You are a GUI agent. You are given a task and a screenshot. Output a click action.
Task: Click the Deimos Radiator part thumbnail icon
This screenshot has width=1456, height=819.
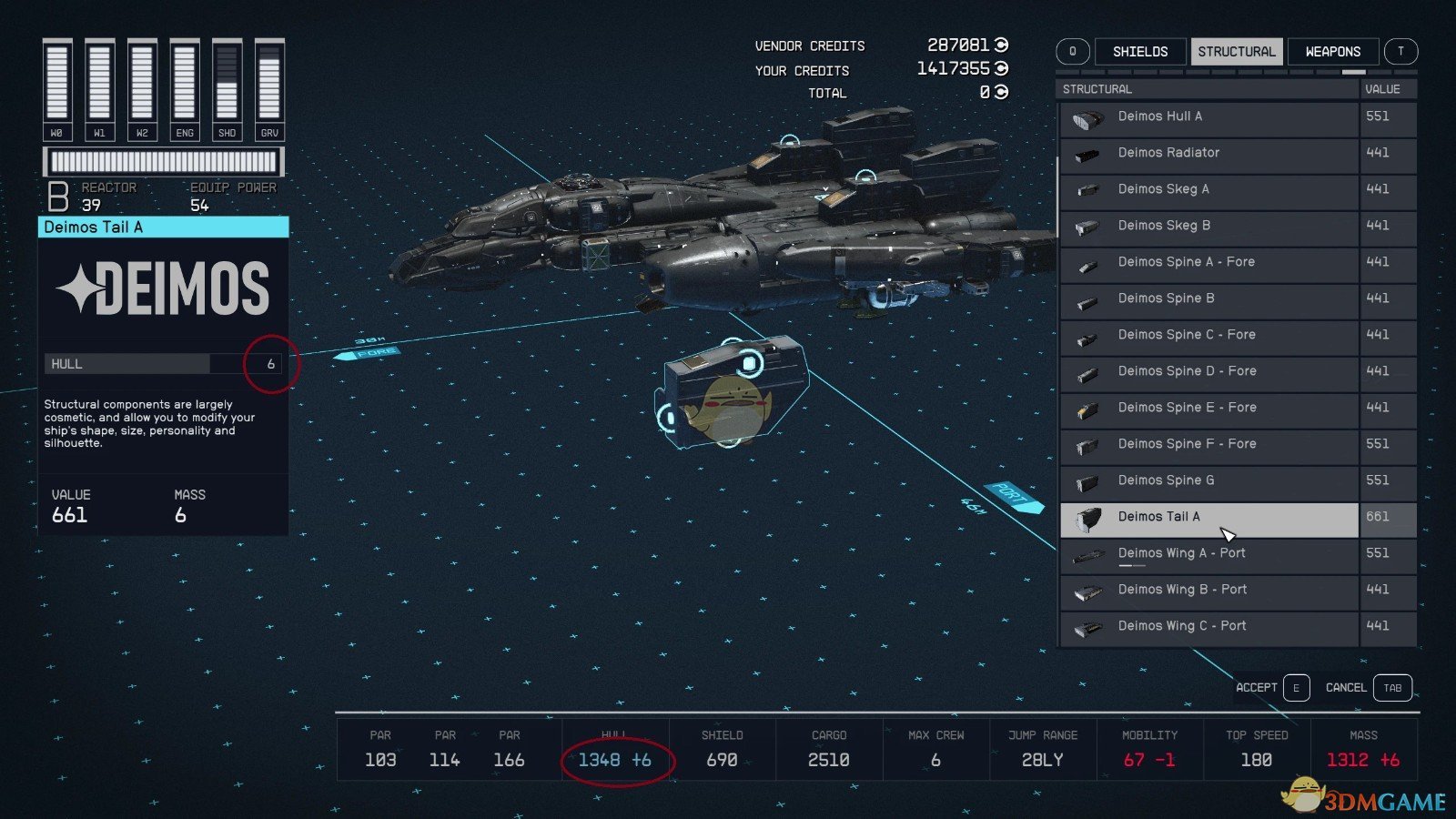point(1087,153)
